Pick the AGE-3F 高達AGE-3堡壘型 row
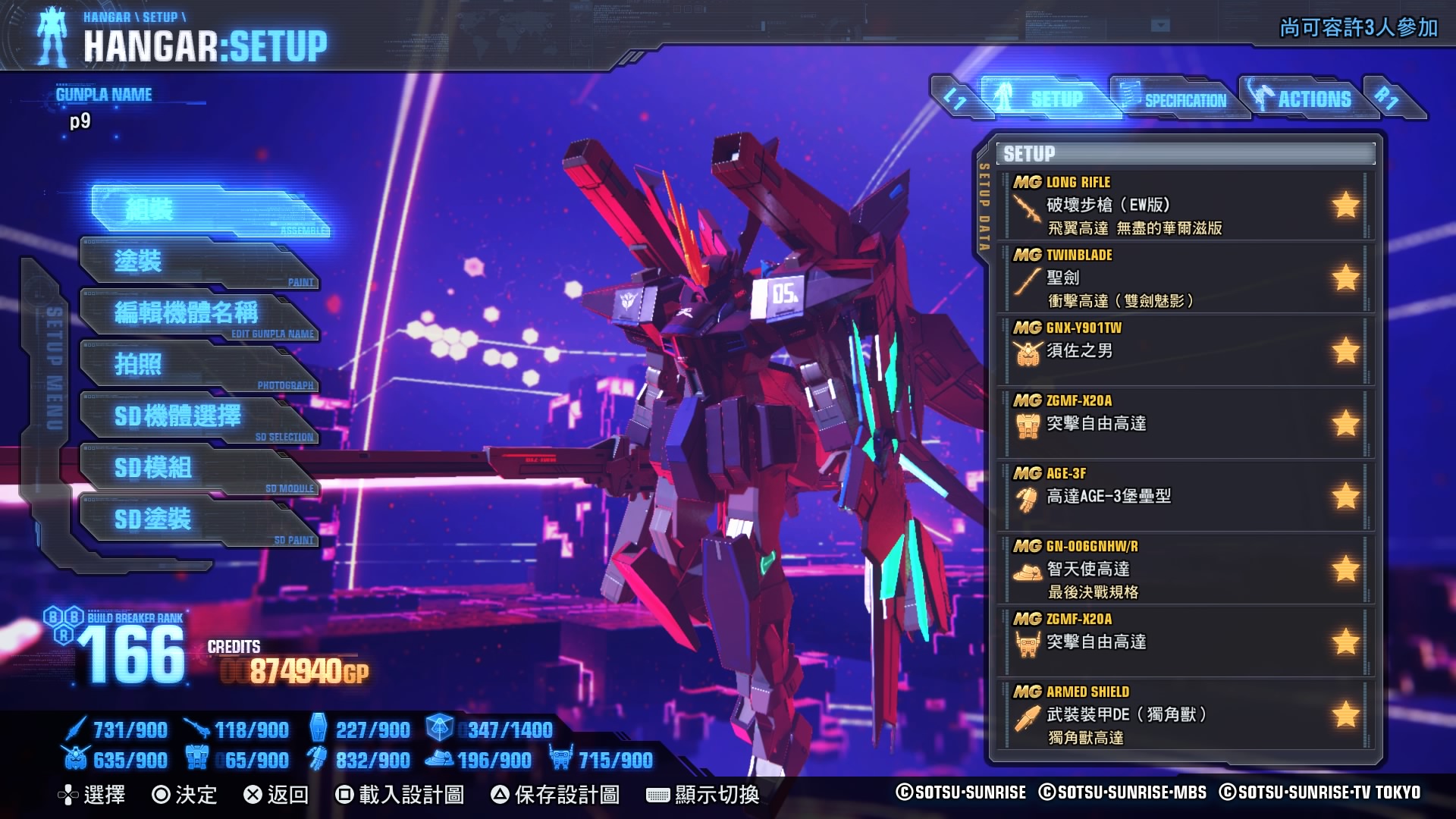The height and width of the screenshot is (819, 1456). (x=1186, y=496)
